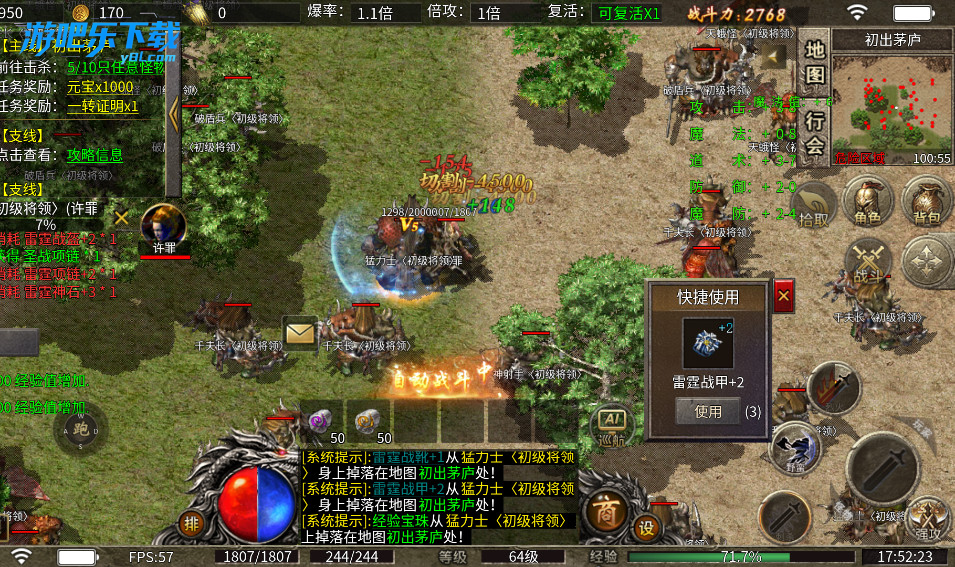Tap the 拾取 pickup button
This screenshot has width=955, height=567.
point(813,206)
